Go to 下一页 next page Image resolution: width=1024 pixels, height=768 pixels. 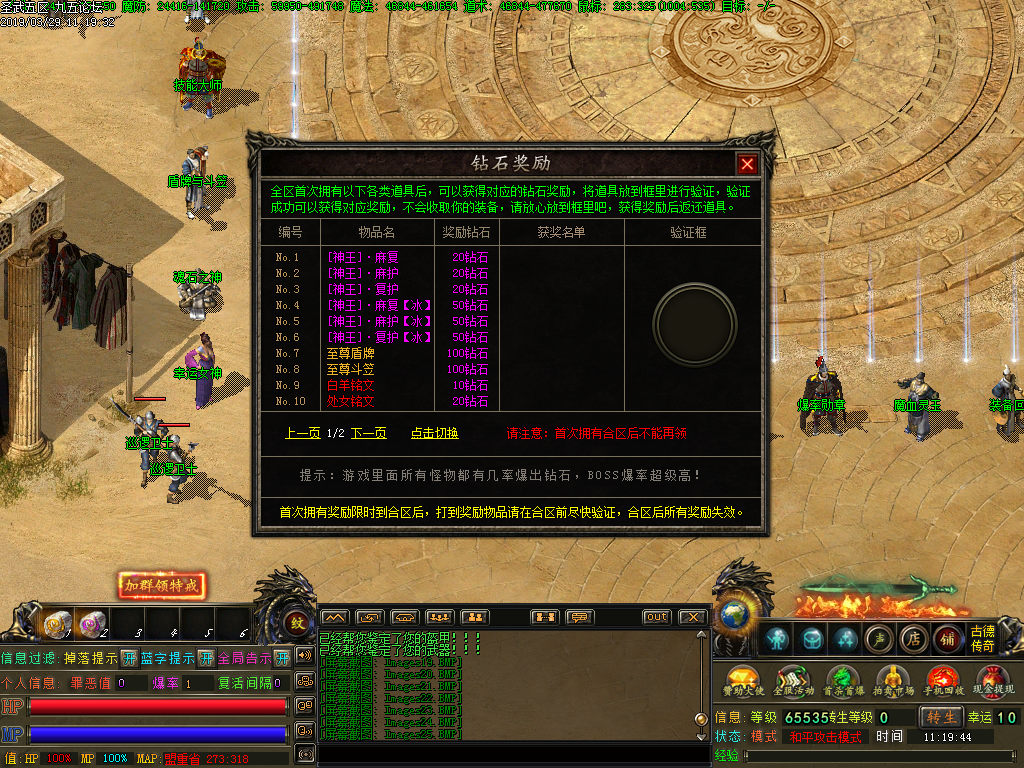coord(368,433)
